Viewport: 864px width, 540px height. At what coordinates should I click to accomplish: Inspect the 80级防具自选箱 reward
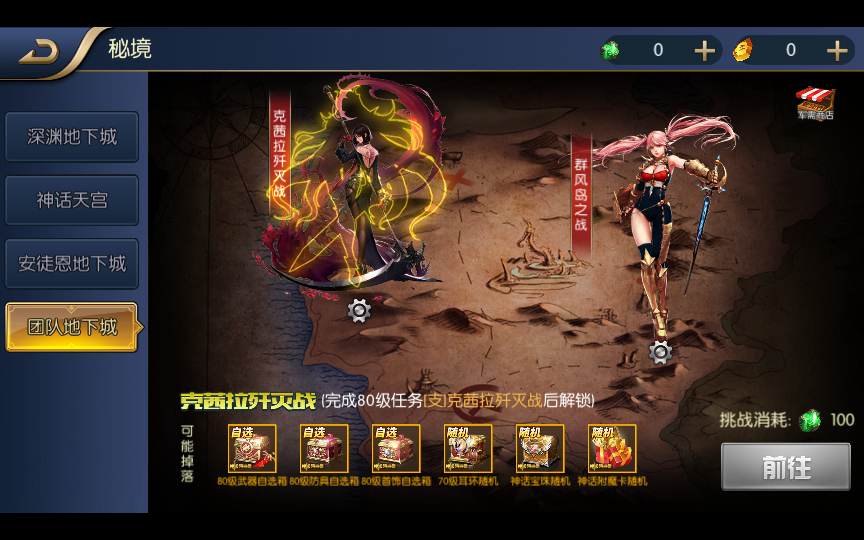tap(325, 449)
